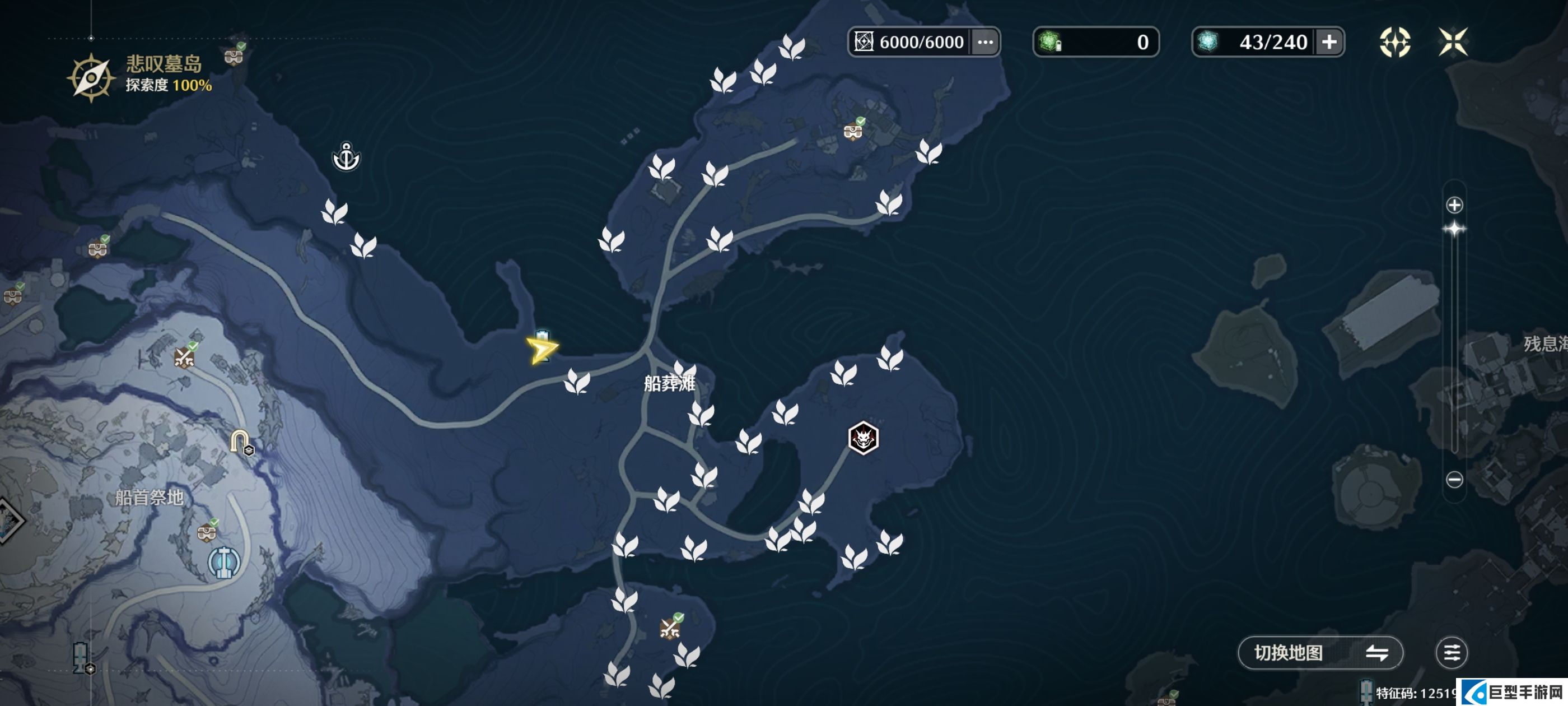Add more of the 43/240 resource
Image resolution: width=1568 pixels, height=706 pixels.
pyautogui.click(x=1329, y=42)
